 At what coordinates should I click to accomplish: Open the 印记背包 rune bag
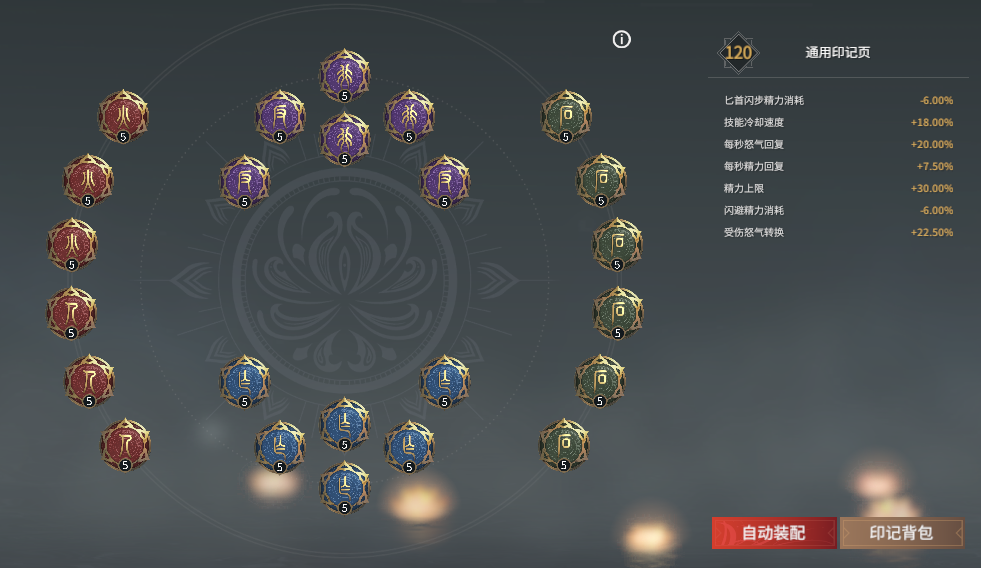[x=901, y=533]
